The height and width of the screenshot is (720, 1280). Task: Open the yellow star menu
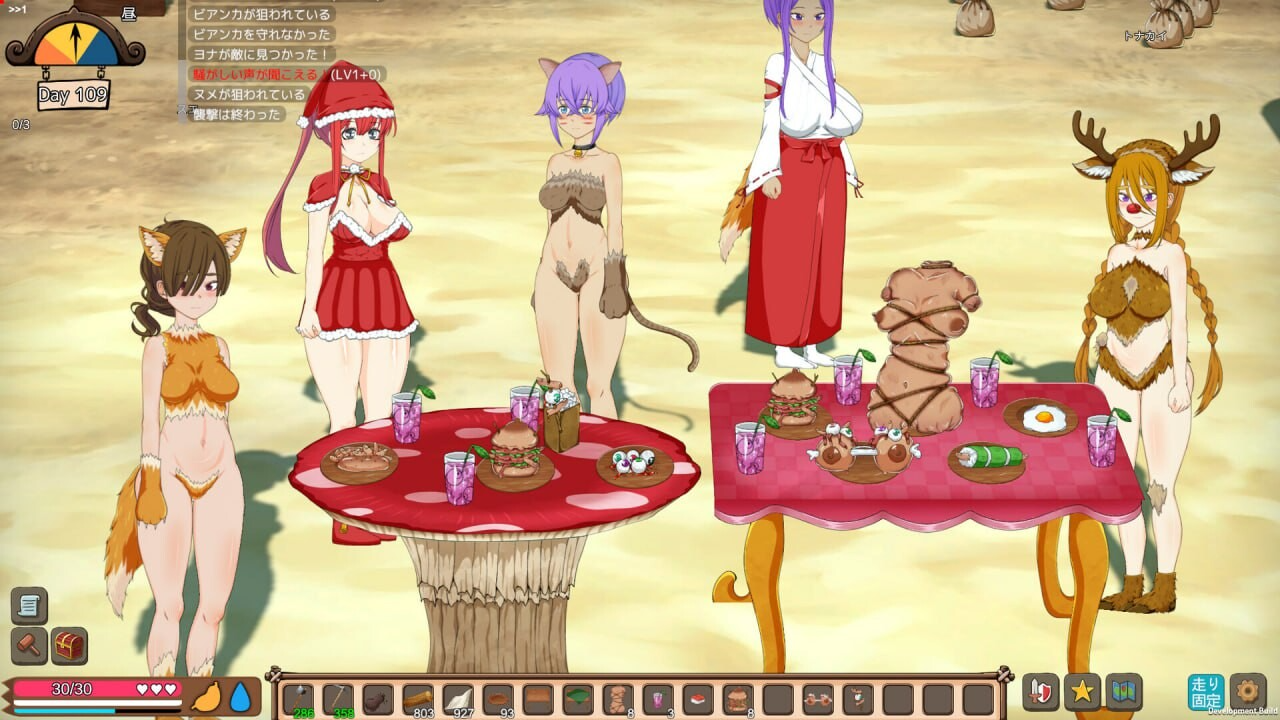point(1082,692)
